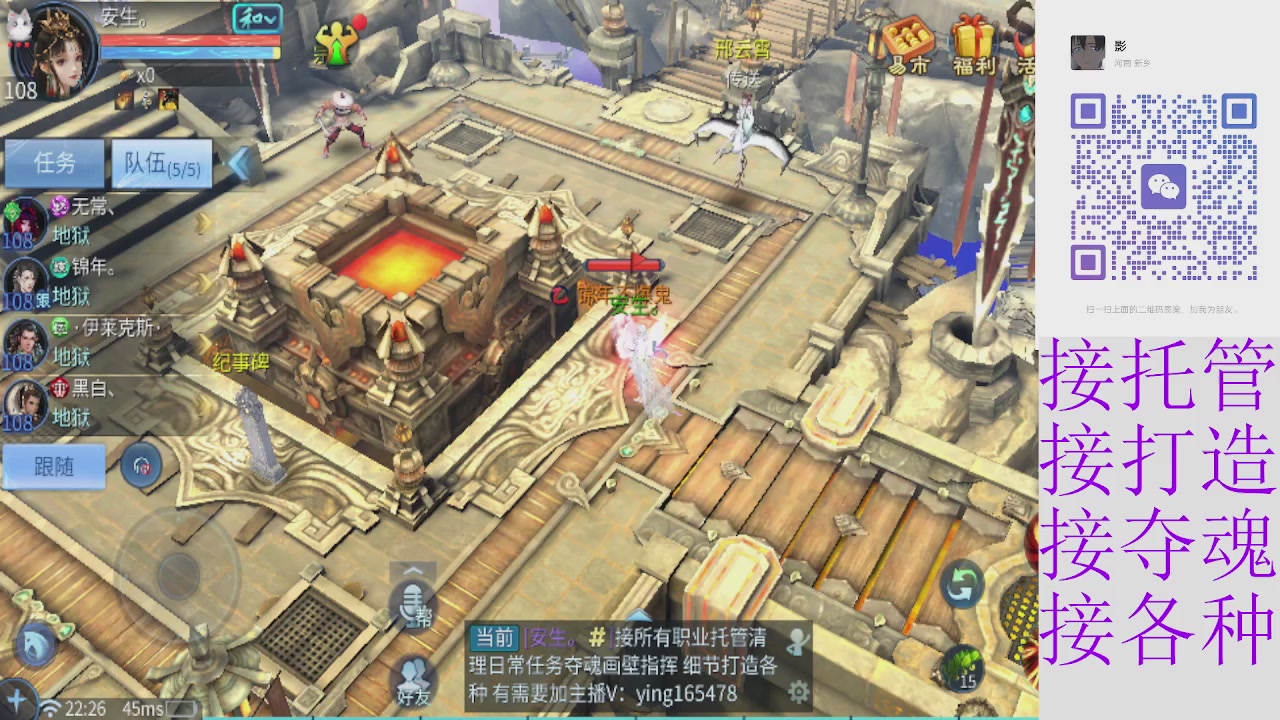Image resolution: width=1280 pixels, height=720 pixels.
Task: Switch to the 任务 tab
Action: [x=55, y=164]
